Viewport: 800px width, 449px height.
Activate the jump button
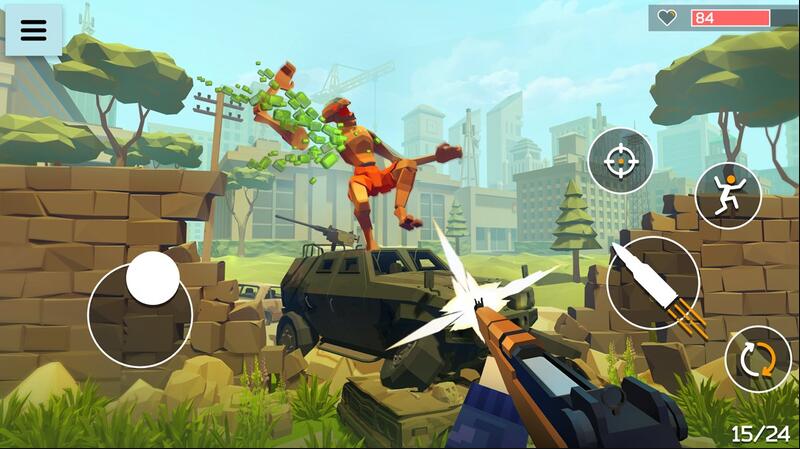(728, 195)
